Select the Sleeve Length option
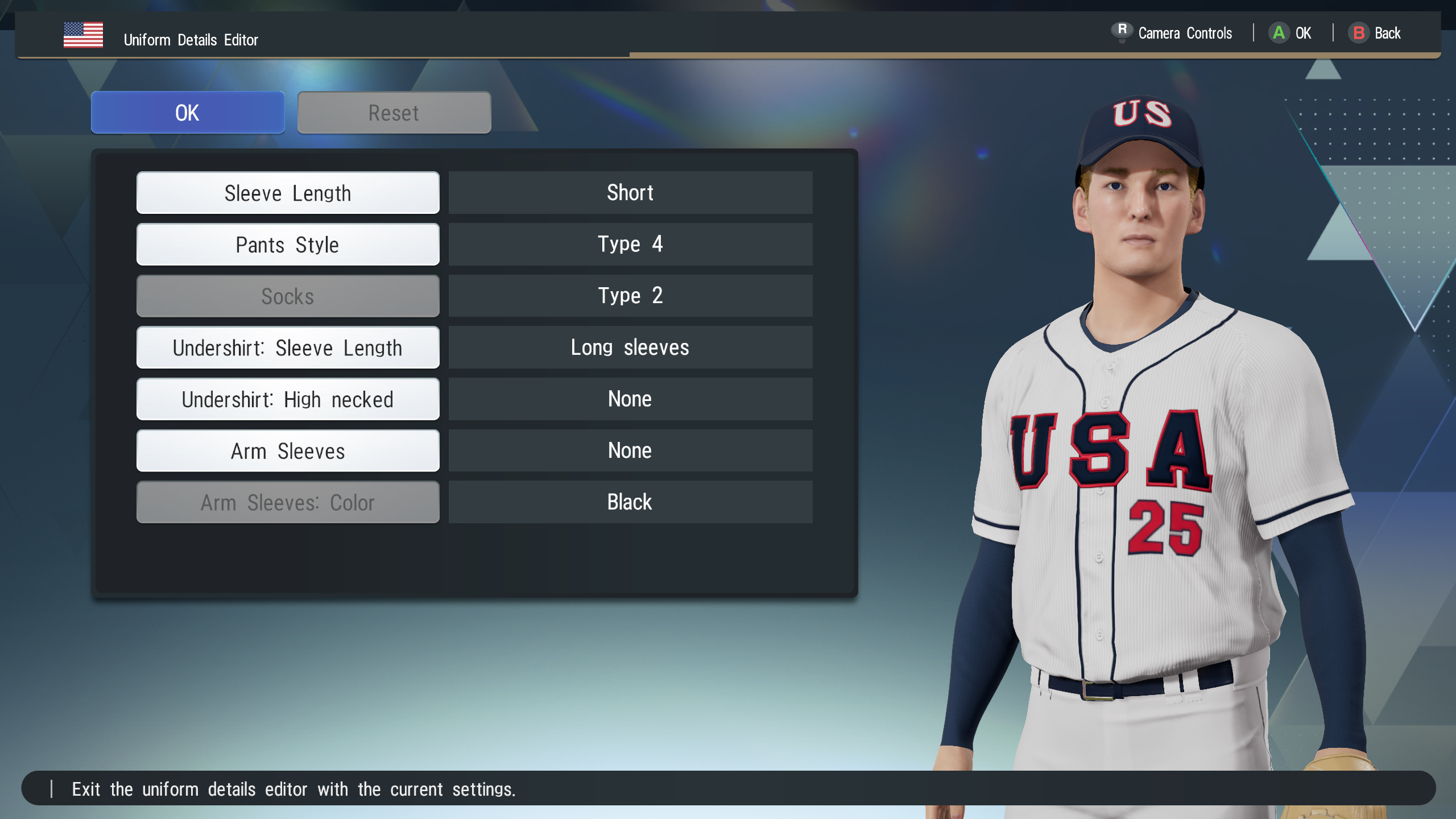This screenshot has height=819, width=1456. coord(288,193)
